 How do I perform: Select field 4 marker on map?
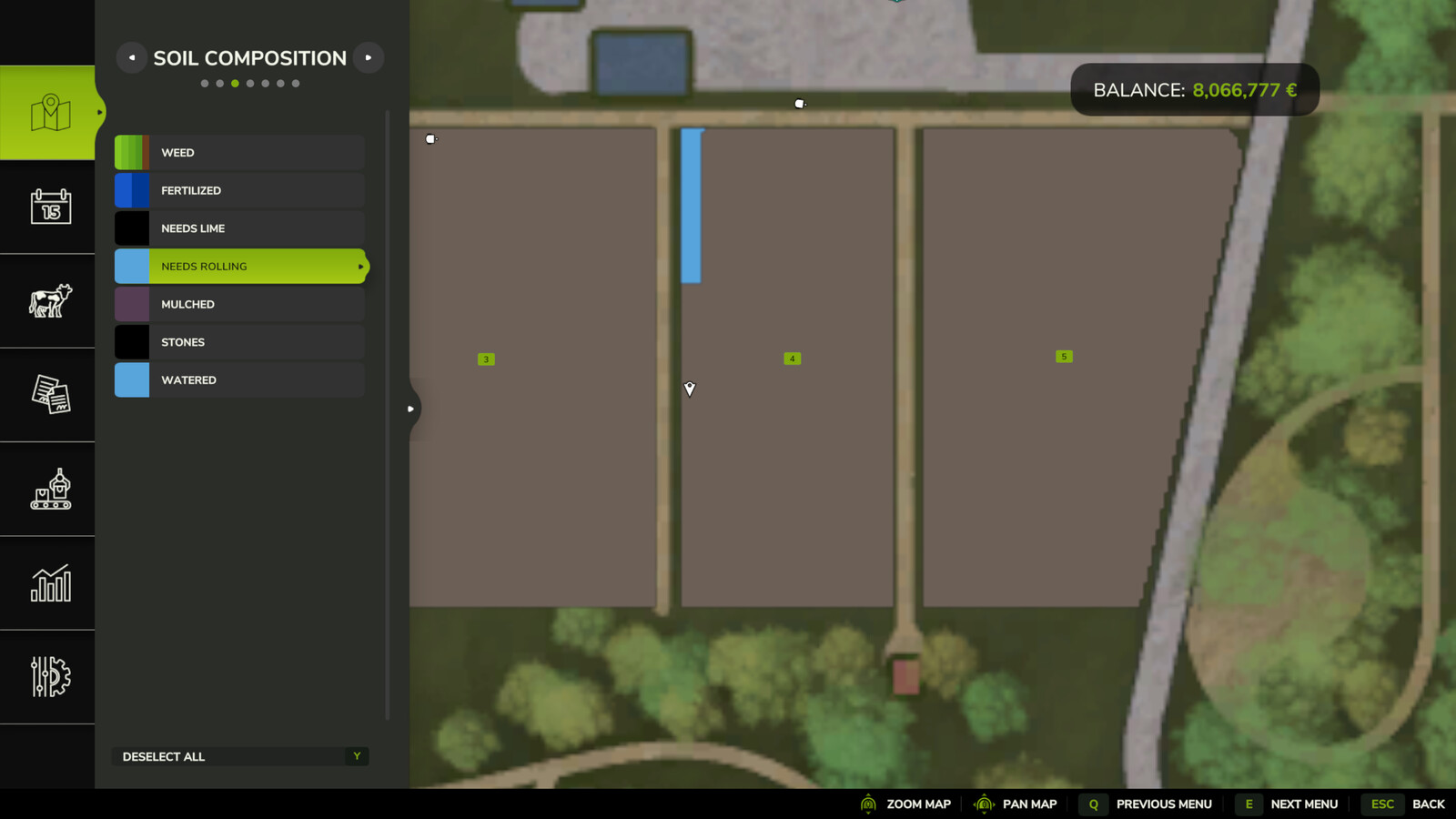coord(792,359)
